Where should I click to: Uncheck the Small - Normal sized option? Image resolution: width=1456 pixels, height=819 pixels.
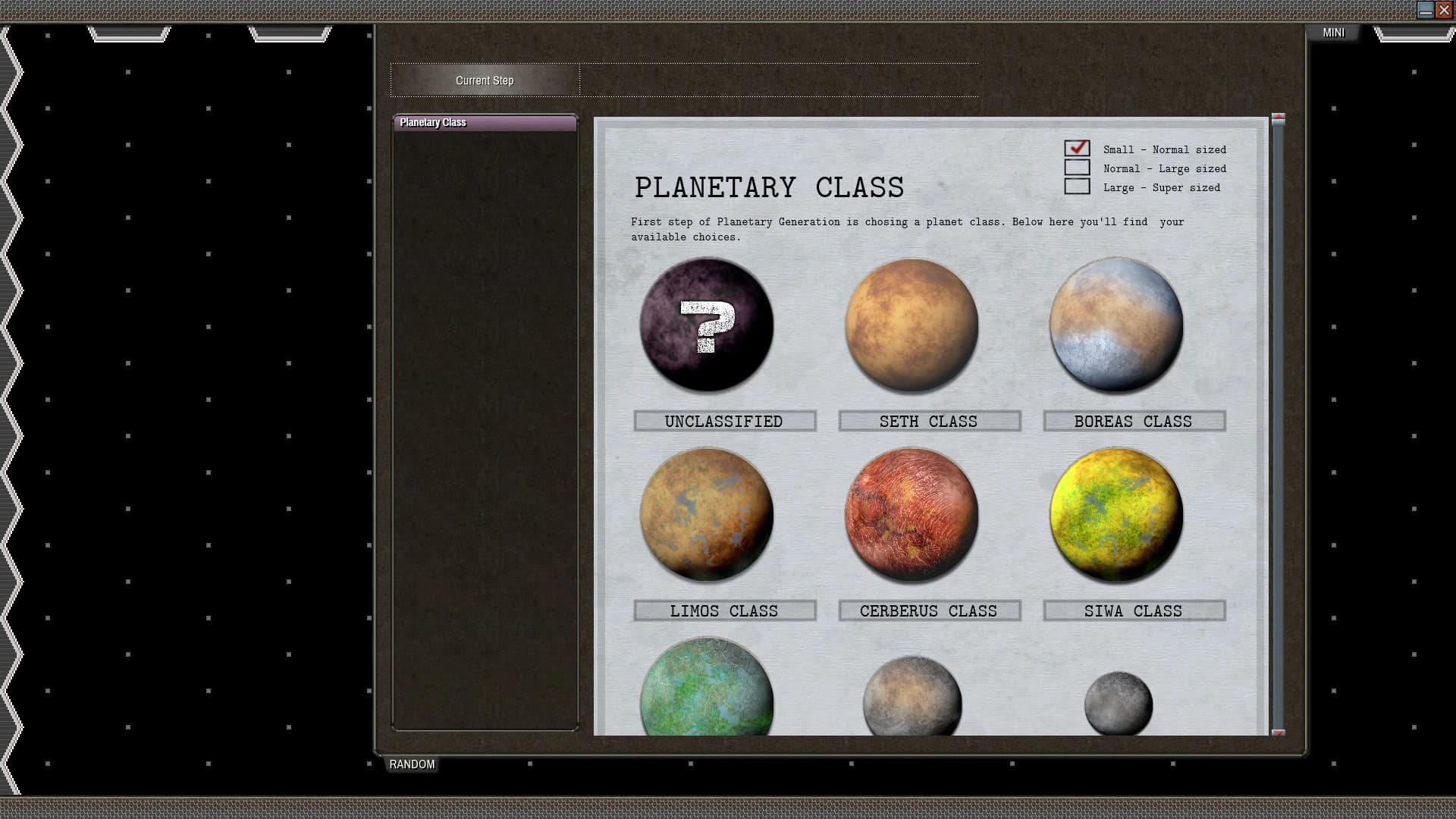[1076, 149]
